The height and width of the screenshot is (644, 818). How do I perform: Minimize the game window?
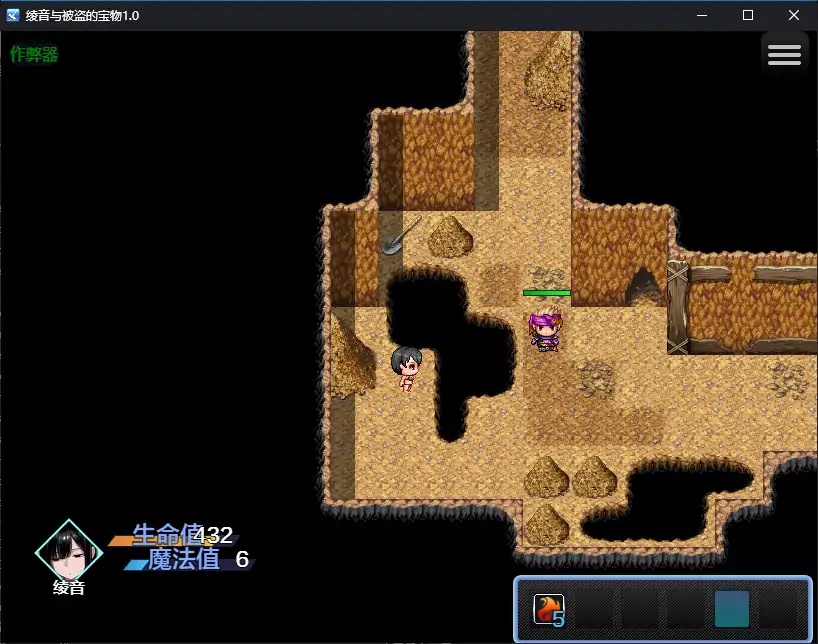coord(702,15)
